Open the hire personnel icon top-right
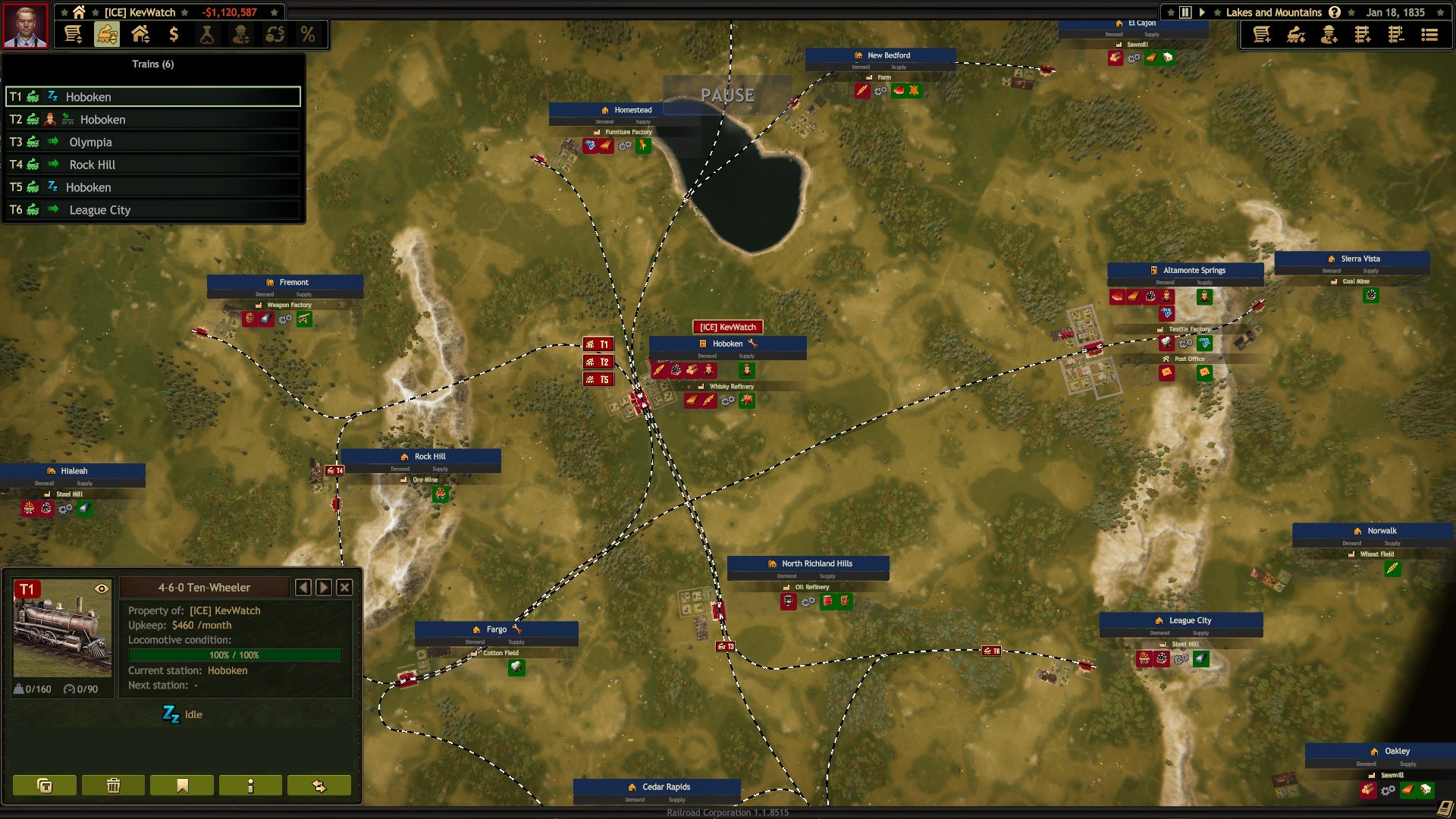Screen dimensions: 1456x819 coord(1329,35)
